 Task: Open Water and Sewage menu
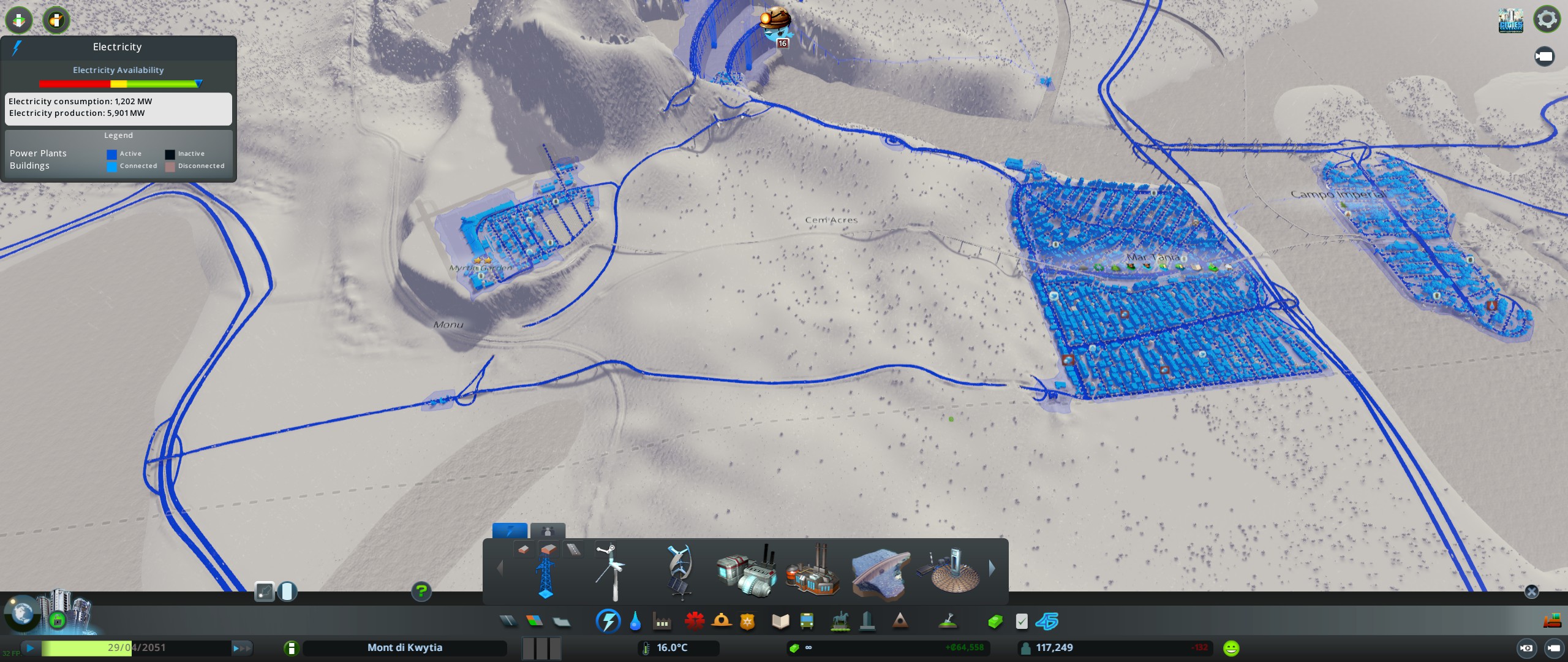(x=635, y=622)
